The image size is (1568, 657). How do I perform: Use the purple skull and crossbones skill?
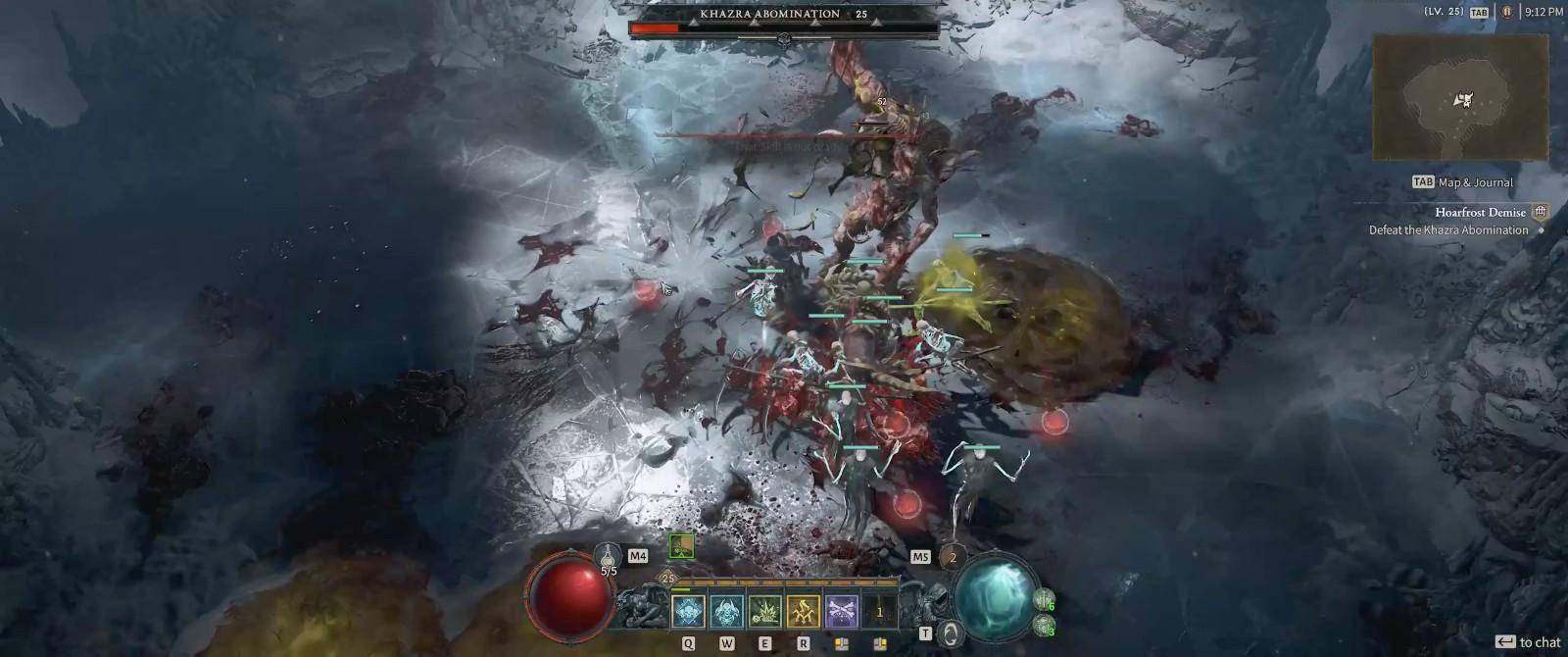tap(842, 611)
